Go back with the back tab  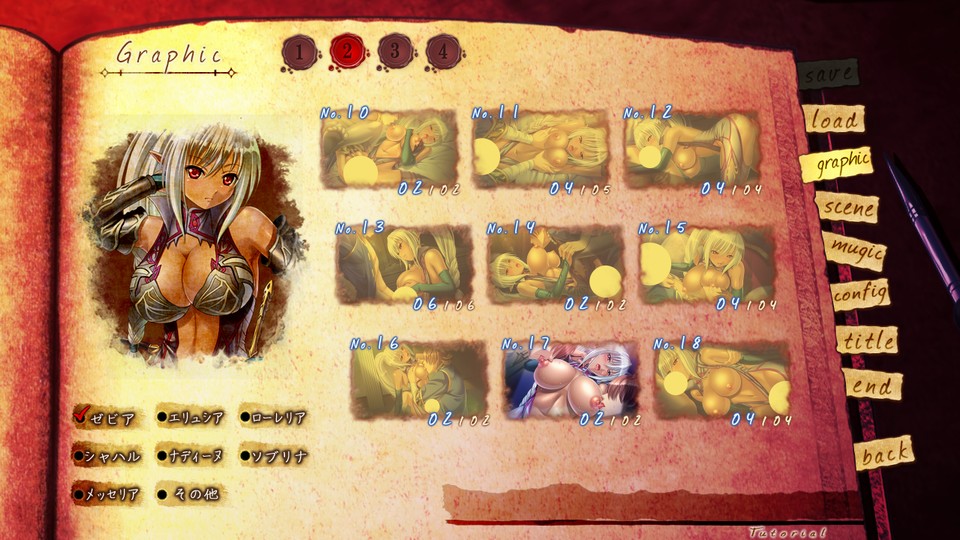point(885,453)
